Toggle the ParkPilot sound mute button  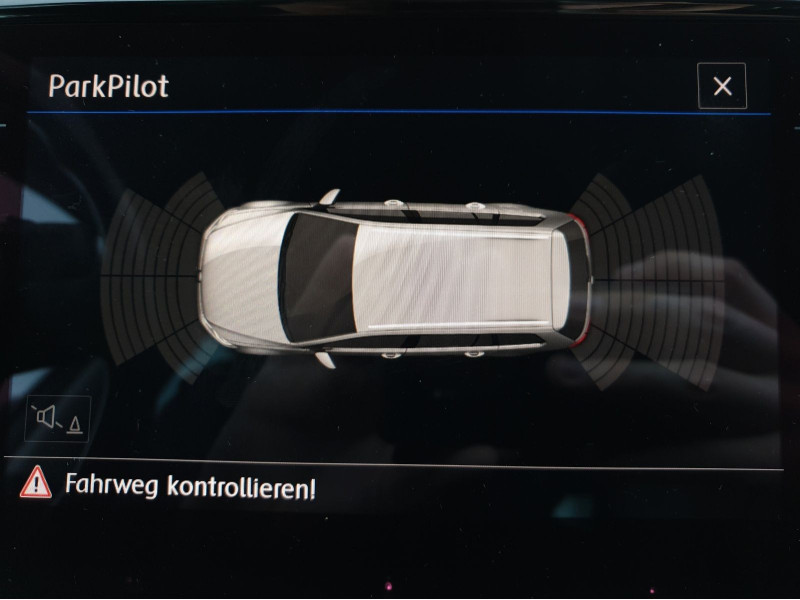click(58, 419)
